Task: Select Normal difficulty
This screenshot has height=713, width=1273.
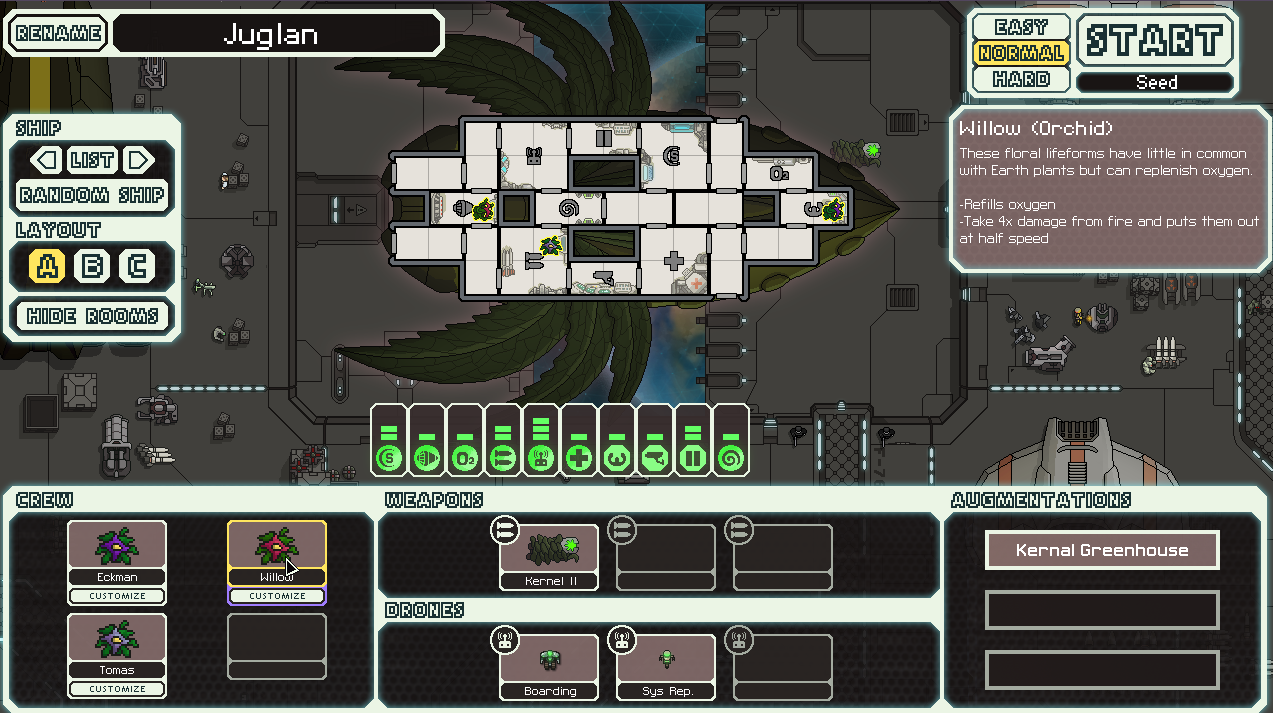Action: coord(1021,53)
